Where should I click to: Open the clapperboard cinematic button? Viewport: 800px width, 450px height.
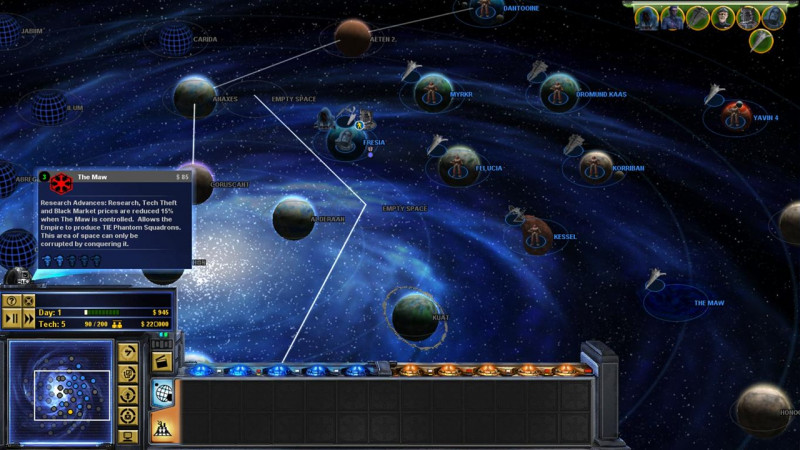pos(161,360)
